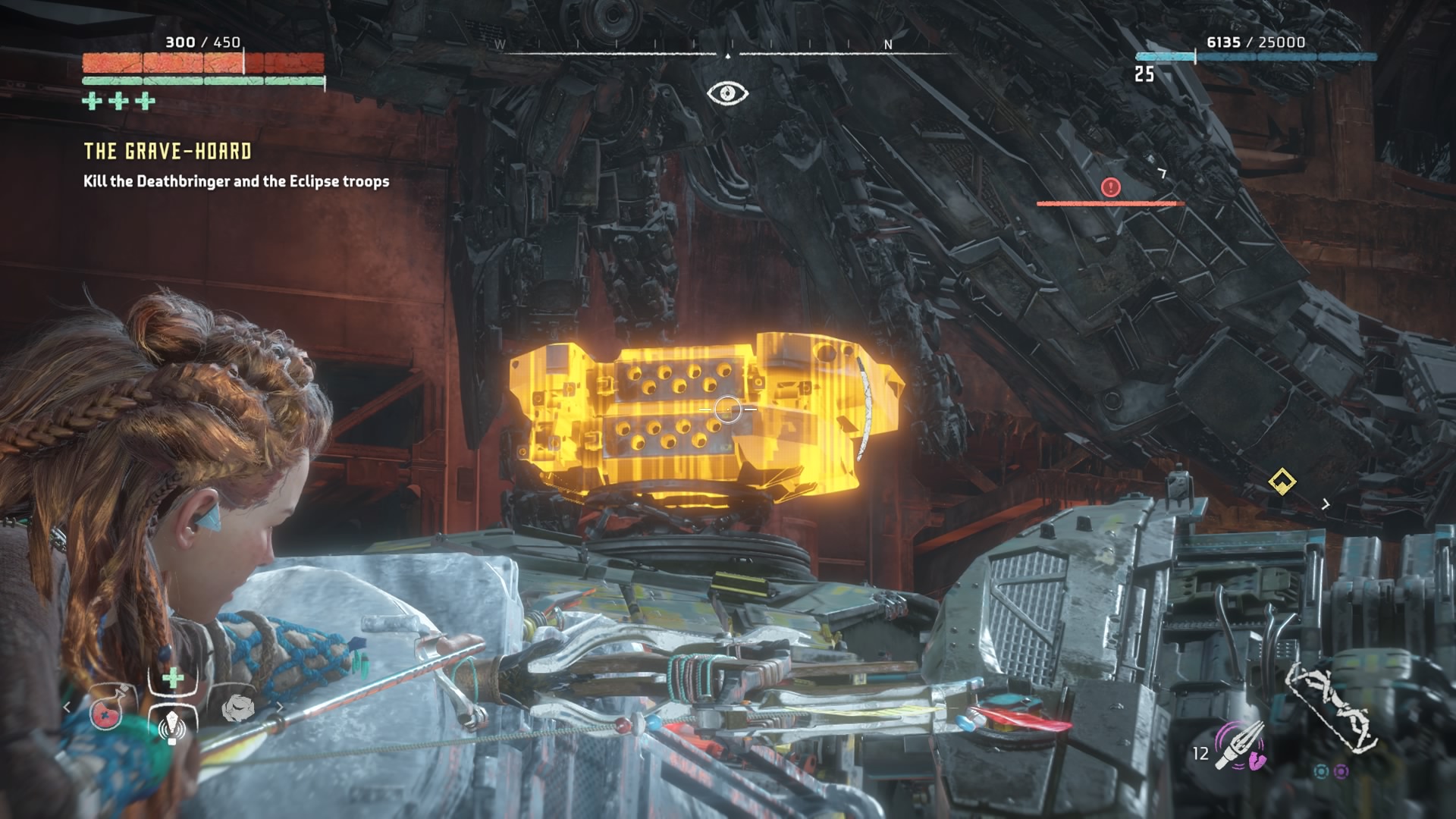Click the red enemy alert marker
The height and width of the screenshot is (819, 1456).
[x=1110, y=187]
